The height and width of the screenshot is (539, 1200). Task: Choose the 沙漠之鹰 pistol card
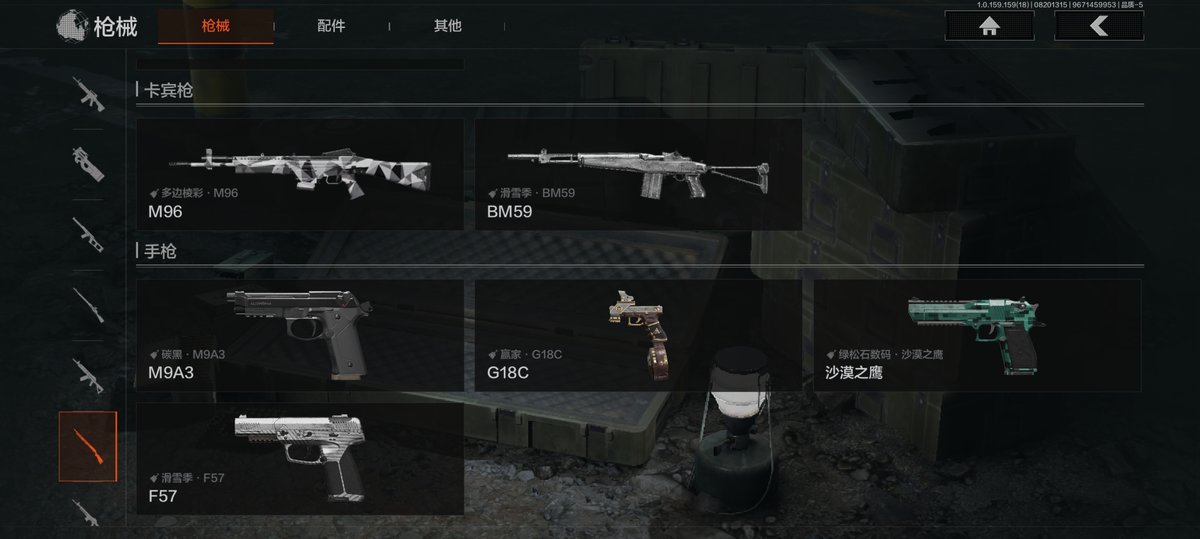[977, 335]
